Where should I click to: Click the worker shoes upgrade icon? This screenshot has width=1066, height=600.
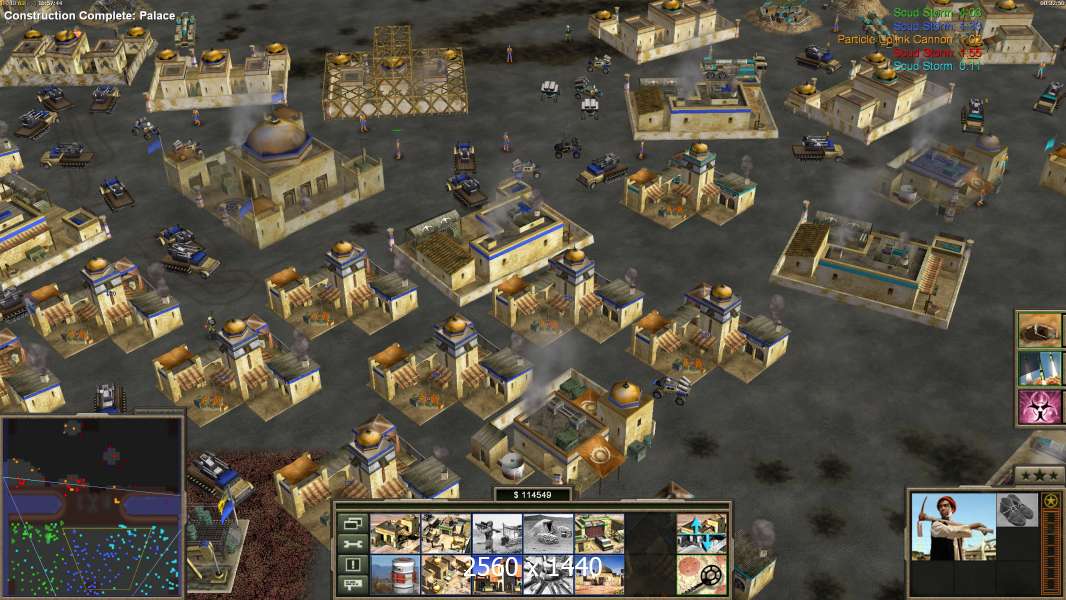tap(1018, 509)
